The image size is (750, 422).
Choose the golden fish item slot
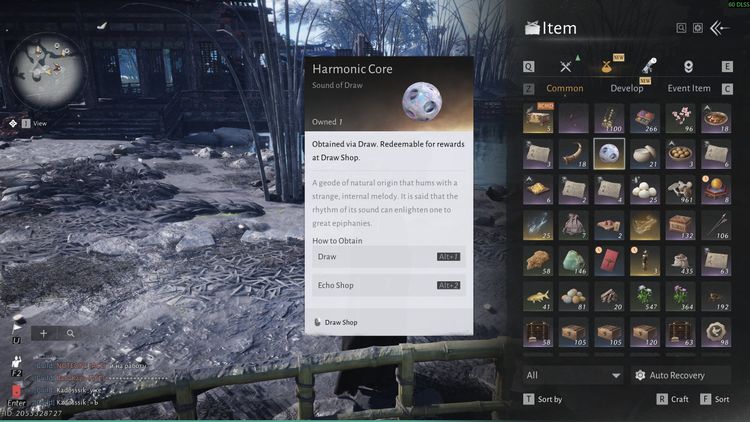coord(539,295)
